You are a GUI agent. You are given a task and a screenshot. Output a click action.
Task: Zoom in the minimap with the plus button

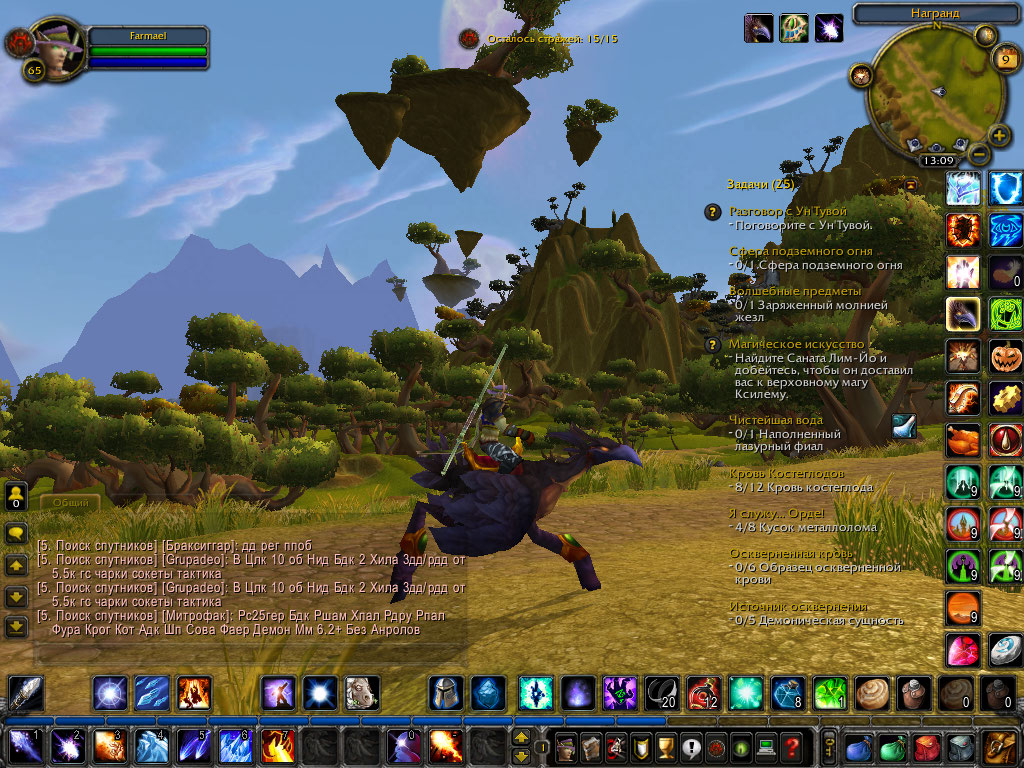[x=999, y=135]
